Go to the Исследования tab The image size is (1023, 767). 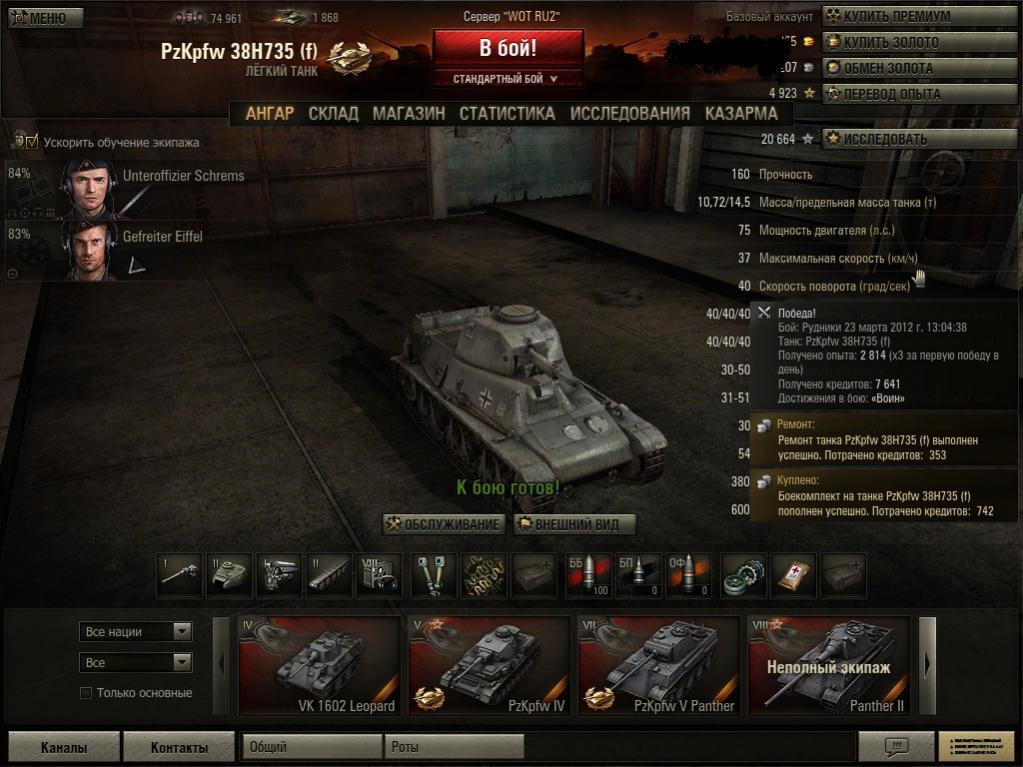pos(630,113)
